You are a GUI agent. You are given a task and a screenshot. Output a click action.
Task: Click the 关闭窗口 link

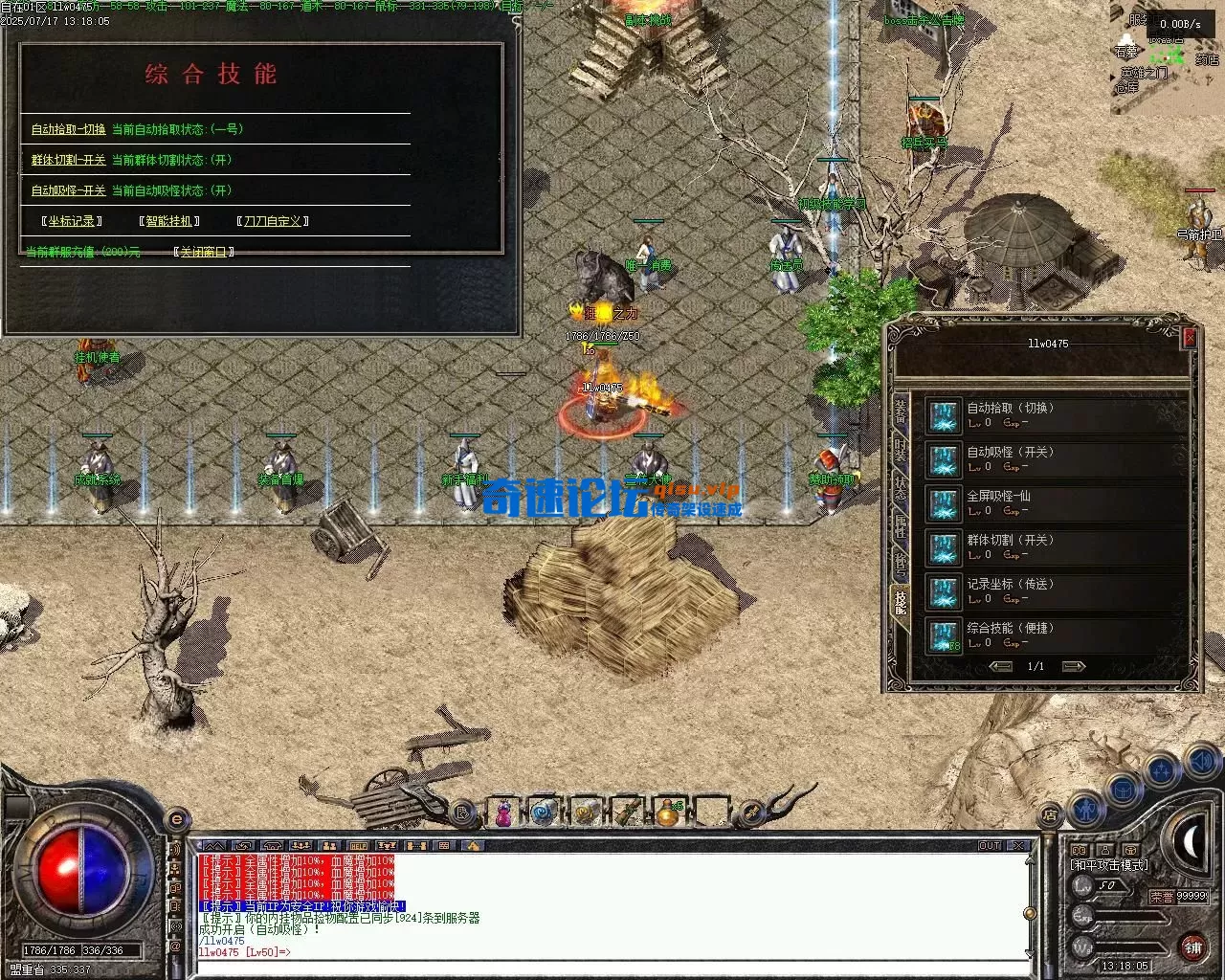203,252
